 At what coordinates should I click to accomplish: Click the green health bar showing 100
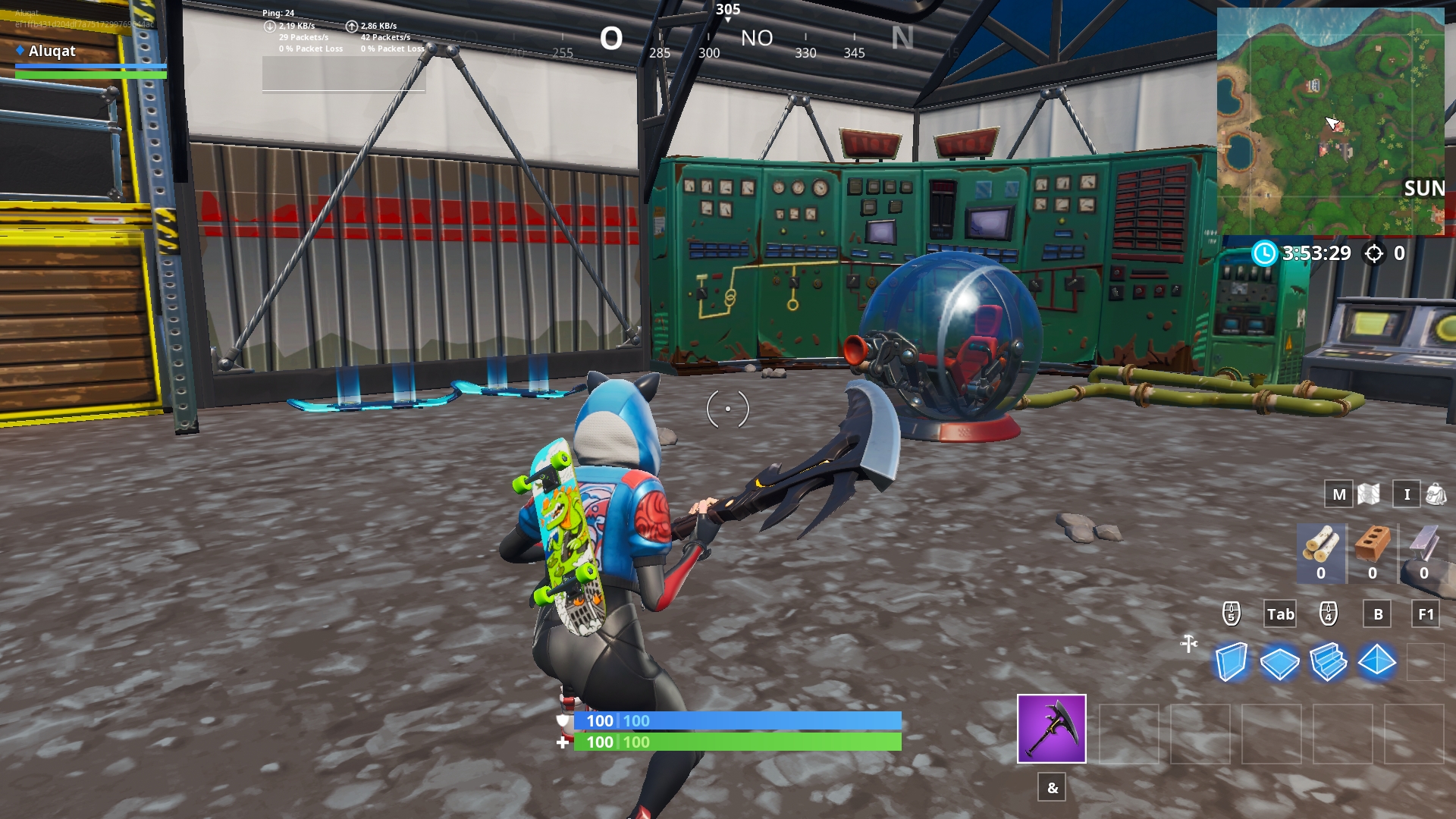736,743
